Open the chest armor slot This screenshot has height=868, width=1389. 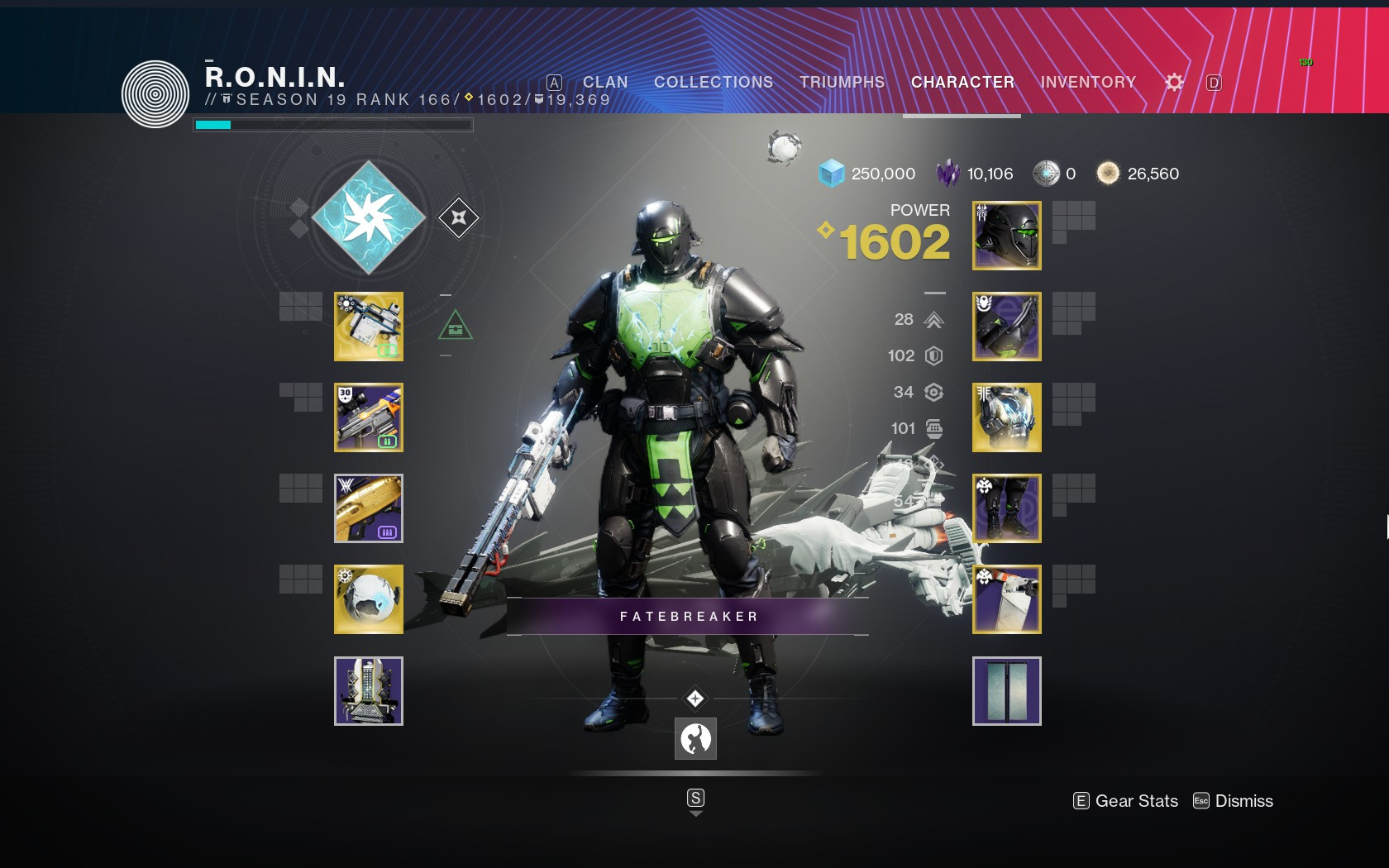pos(1007,417)
